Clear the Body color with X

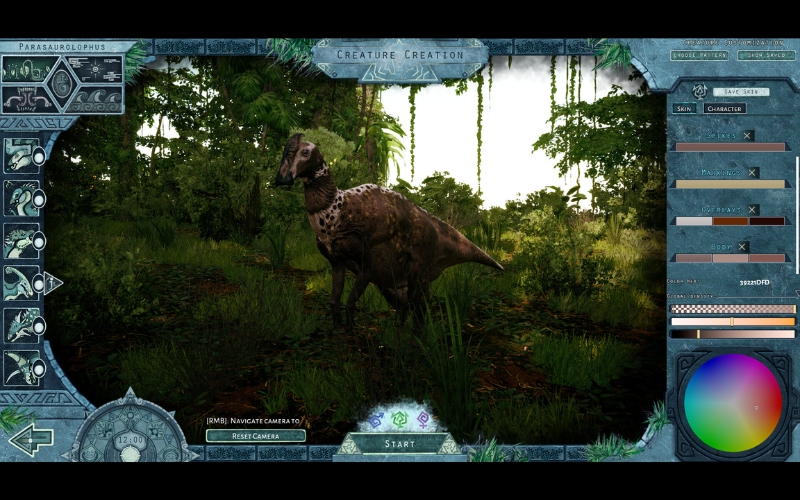click(742, 247)
